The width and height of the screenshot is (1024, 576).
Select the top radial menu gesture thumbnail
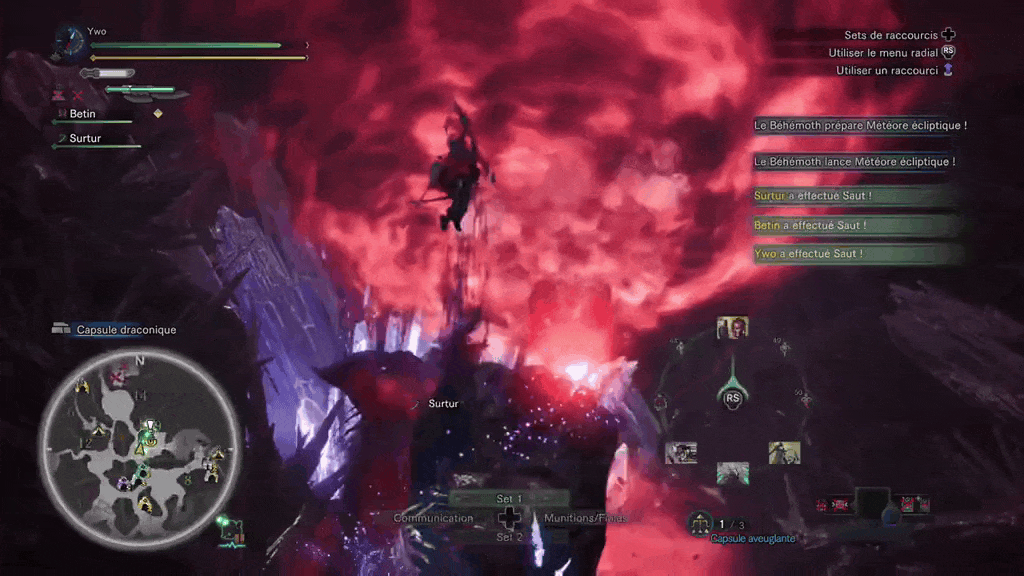(x=732, y=329)
